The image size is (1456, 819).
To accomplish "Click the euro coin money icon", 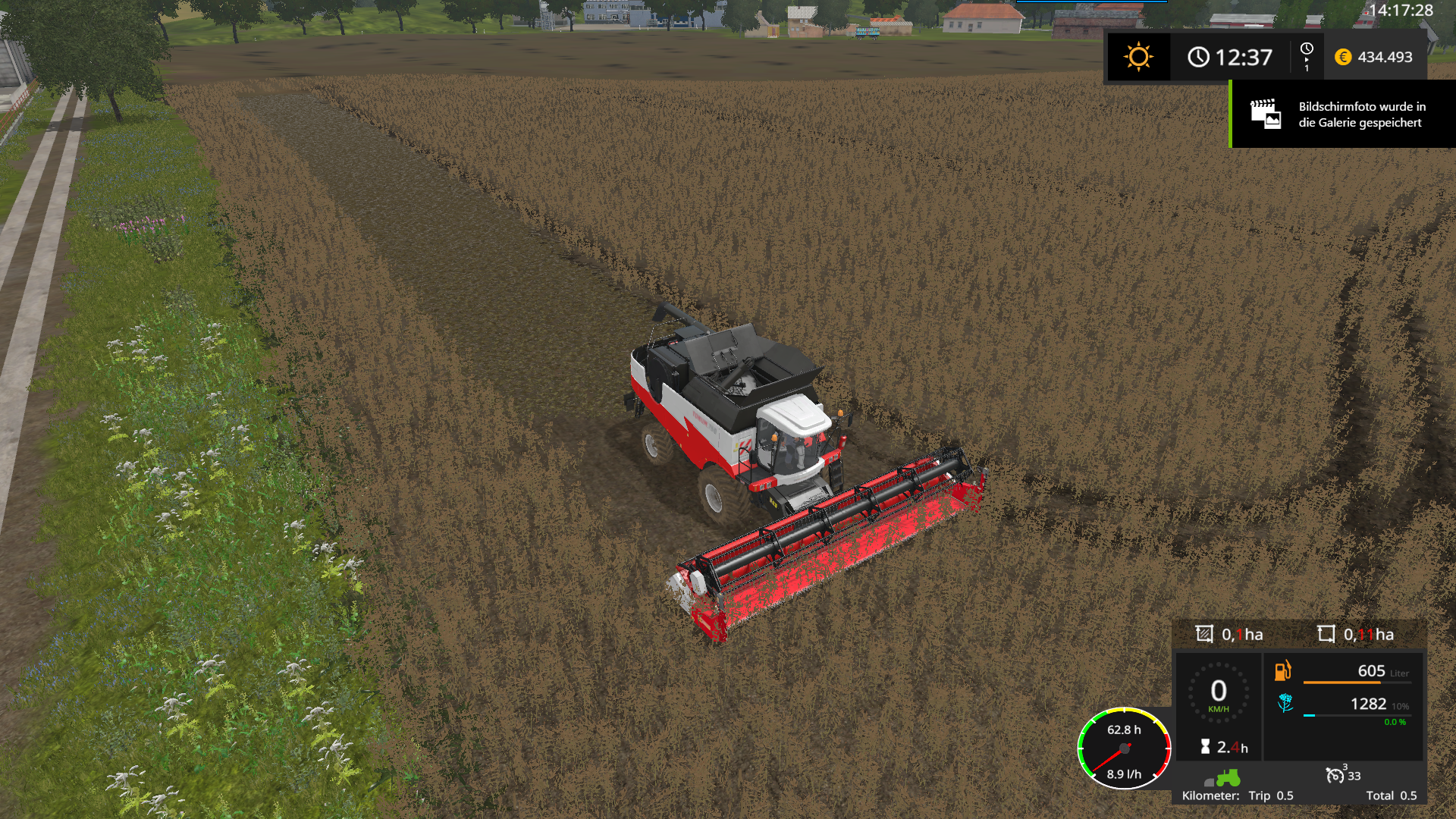I will tap(1343, 57).
